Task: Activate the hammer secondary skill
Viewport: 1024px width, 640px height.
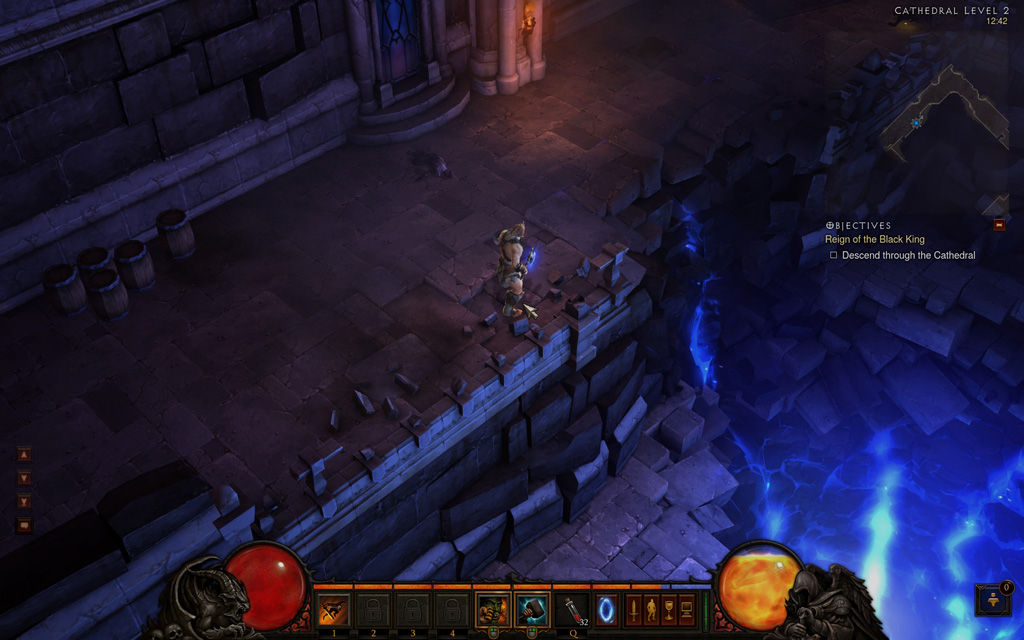Action: [532, 609]
